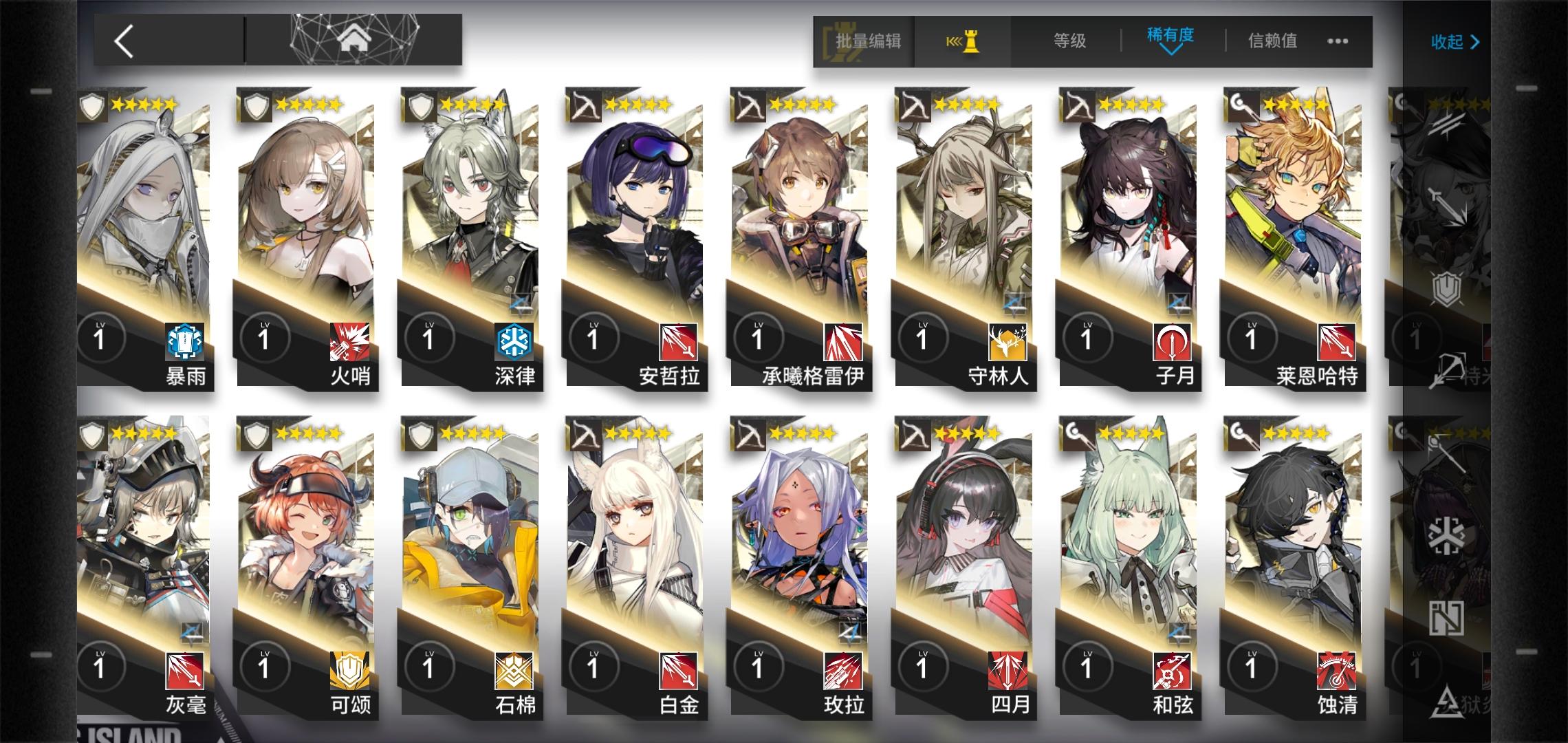The image size is (1568, 743).
Task: Click the level 1 badge on 暴雨's card
Action: [x=102, y=337]
